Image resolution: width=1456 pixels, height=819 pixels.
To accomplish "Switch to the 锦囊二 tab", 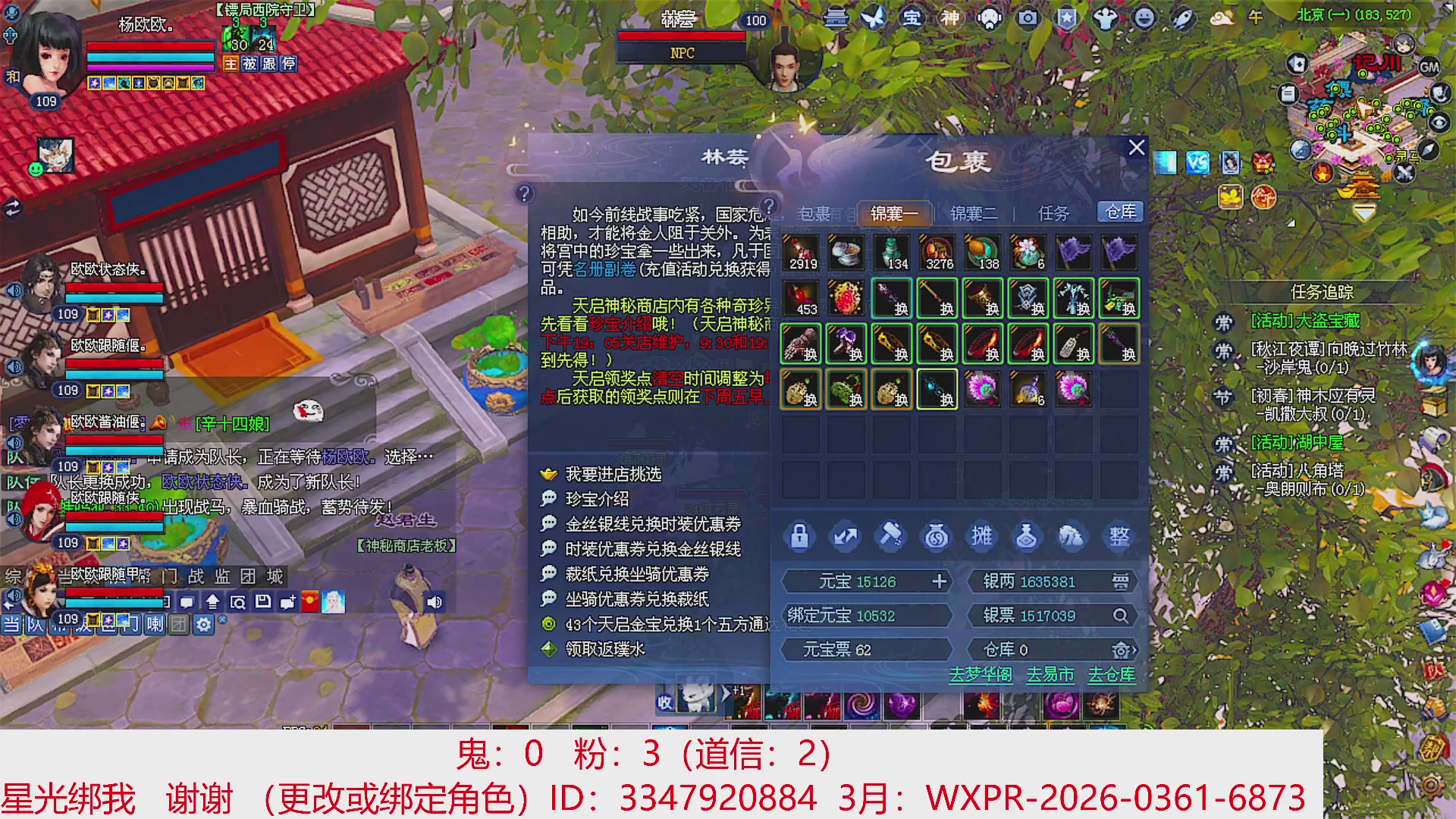I will tap(974, 214).
